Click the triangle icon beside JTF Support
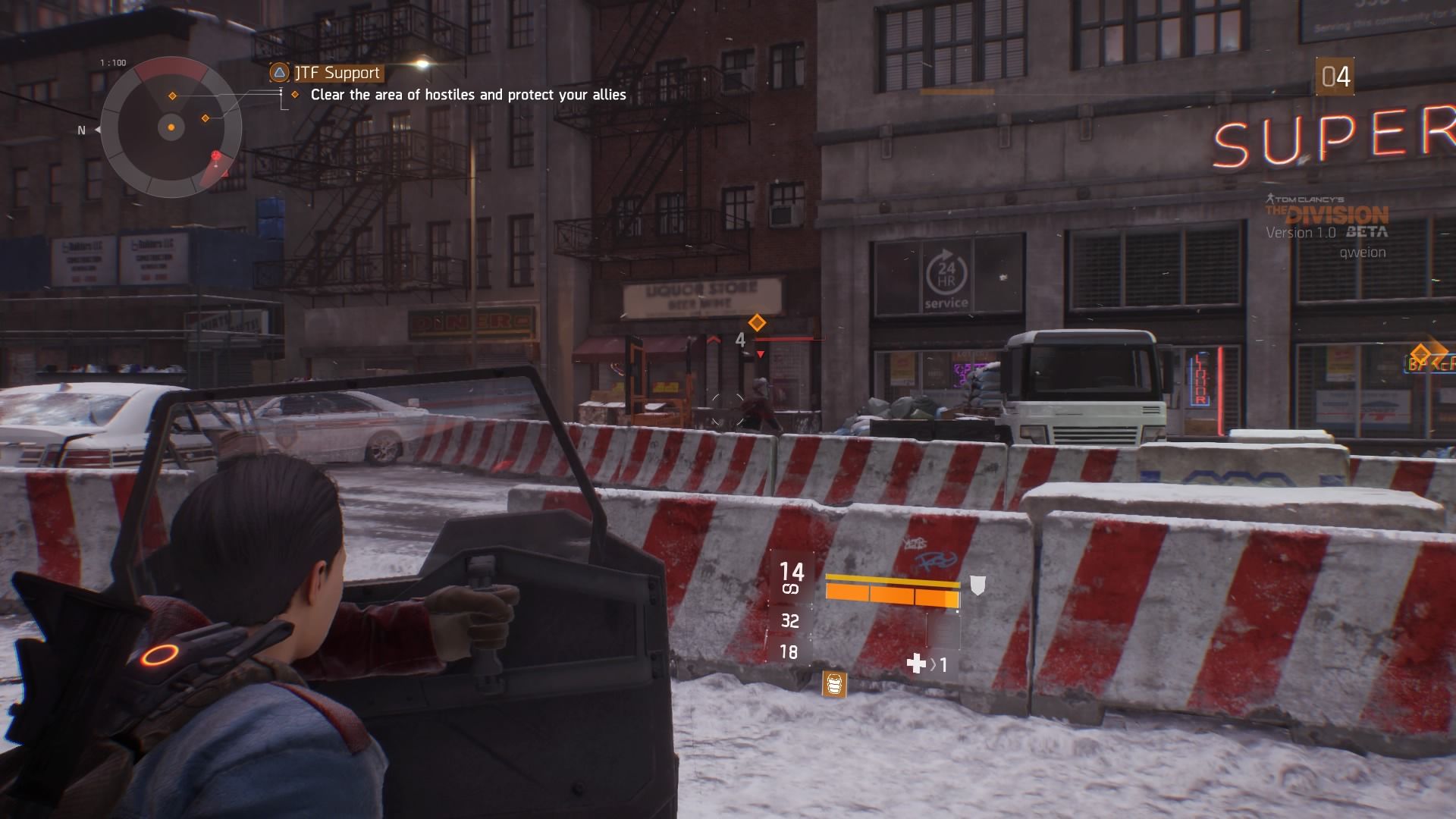Screen dimensions: 1456x819 (280, 73)
